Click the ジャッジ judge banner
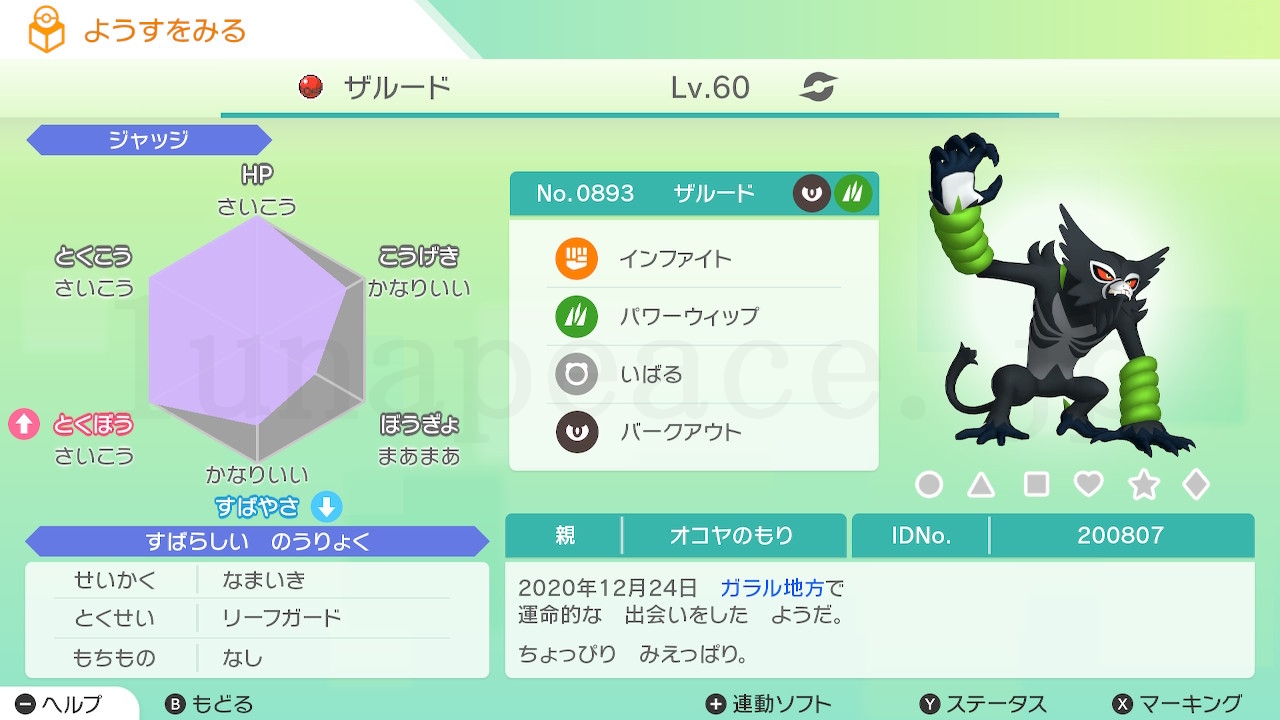Screen dimensions: 1280x720 (148, 140)
